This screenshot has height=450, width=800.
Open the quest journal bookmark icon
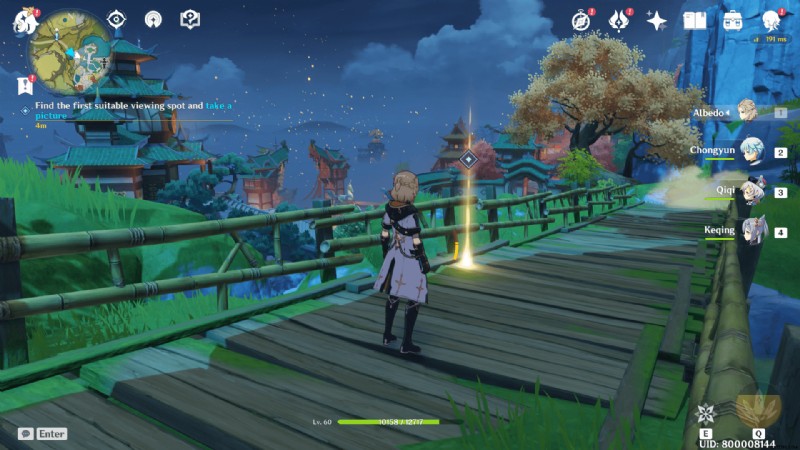coord(25,85)
